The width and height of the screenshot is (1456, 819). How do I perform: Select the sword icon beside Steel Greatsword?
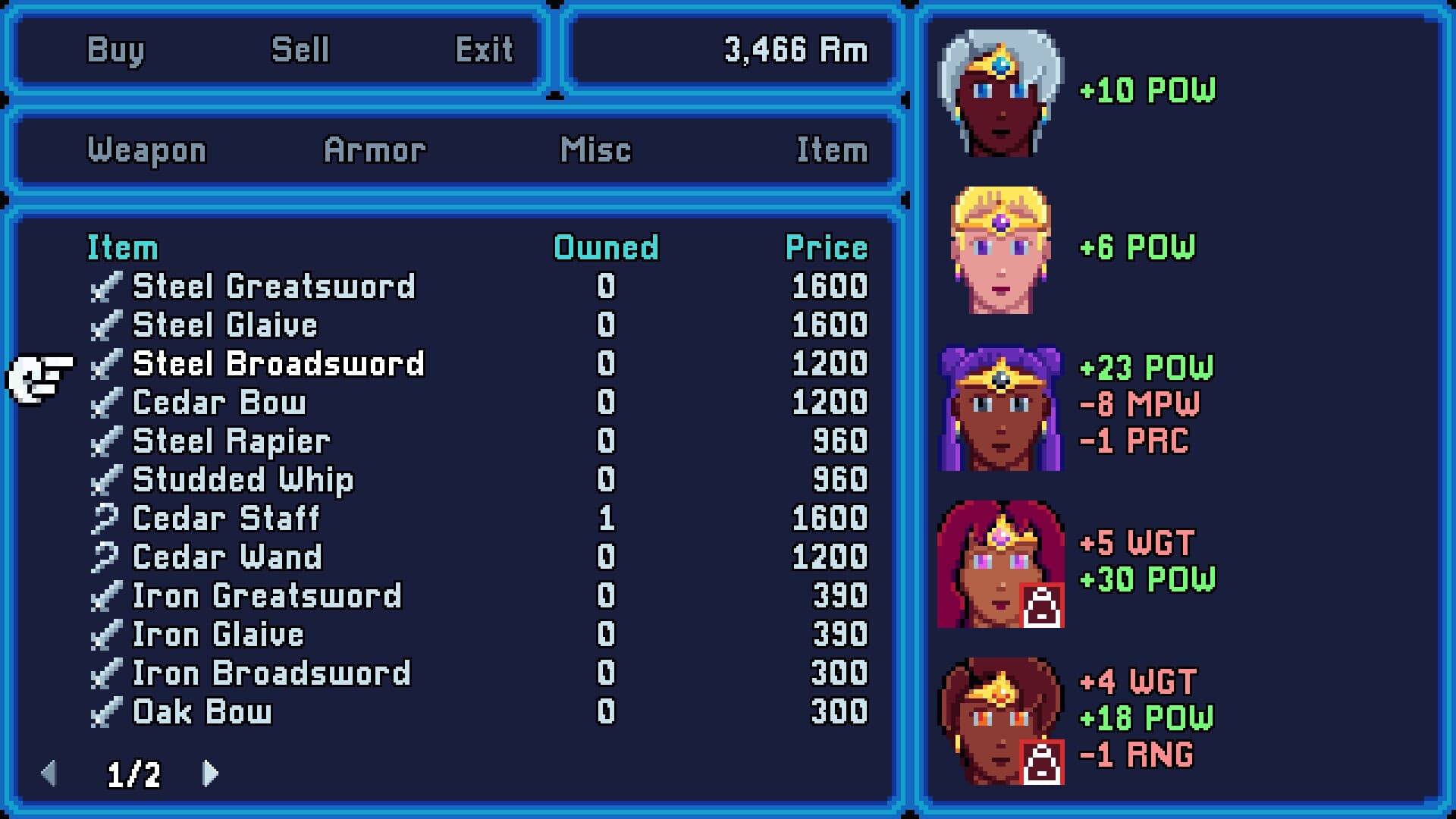coord(108,287)
